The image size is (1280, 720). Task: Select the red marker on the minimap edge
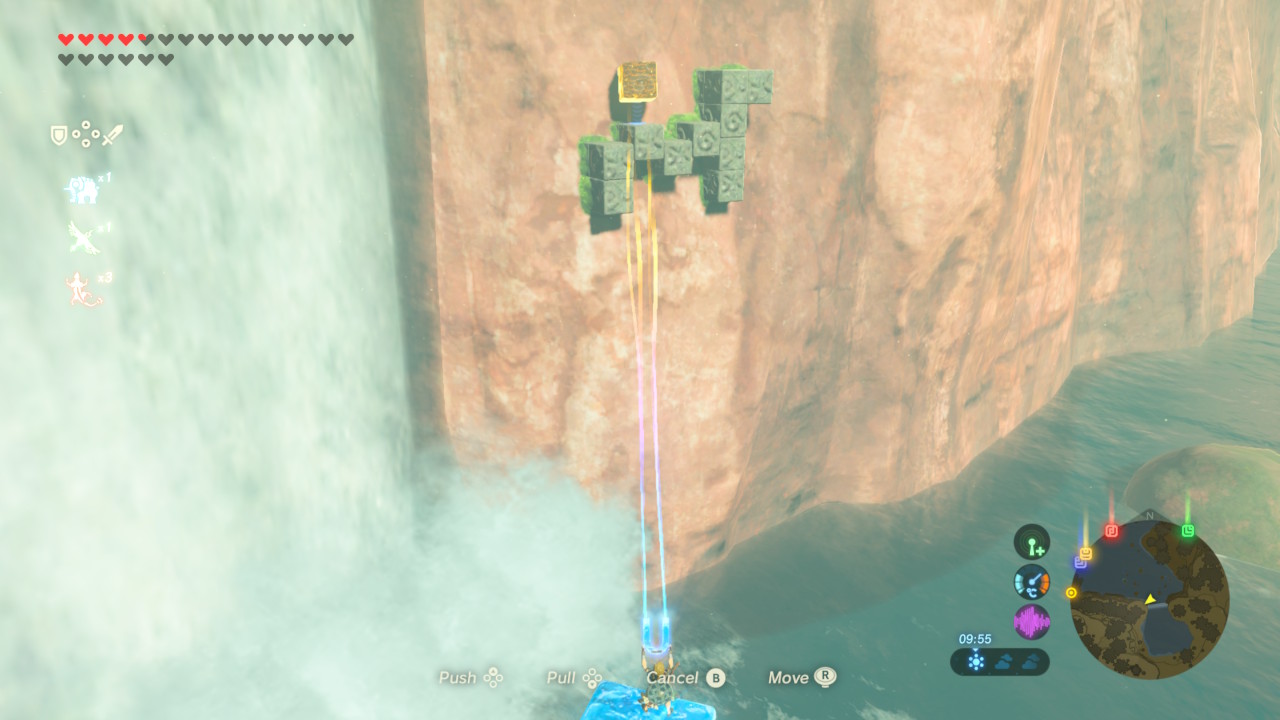pyautogui.click(x=1111, y=531)
